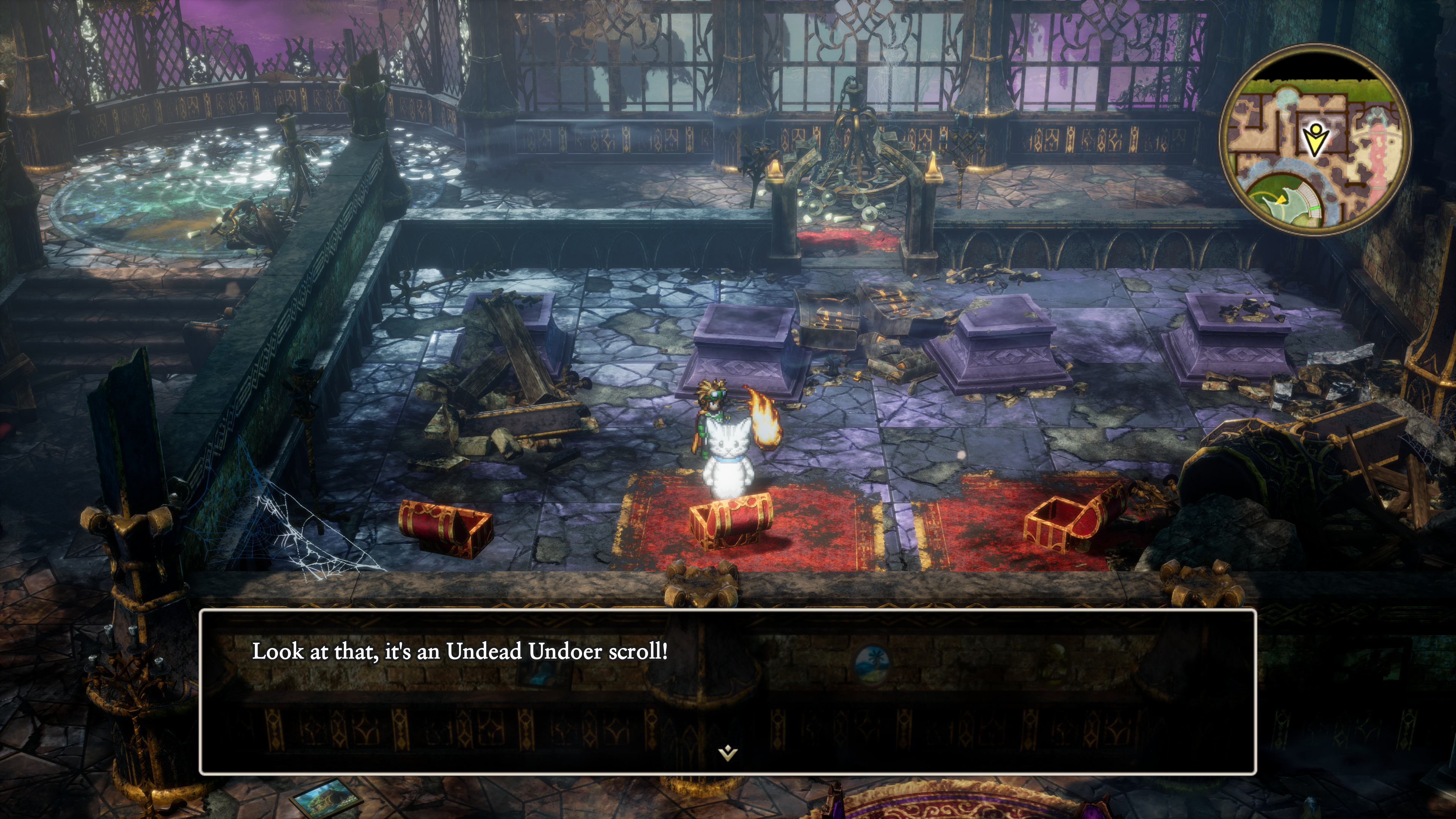The image size is (1456, 819).
Task: Advance dialogue with the continue arrow
Action: pos(728,752)
